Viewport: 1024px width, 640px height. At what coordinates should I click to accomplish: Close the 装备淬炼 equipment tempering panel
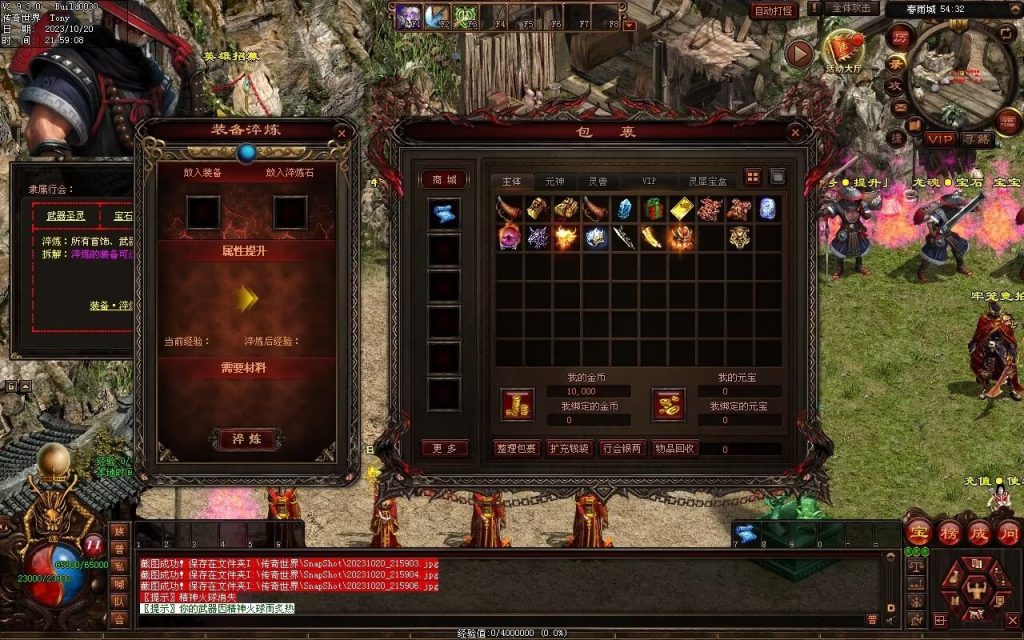pyautogui.click(x=342, y=132)
